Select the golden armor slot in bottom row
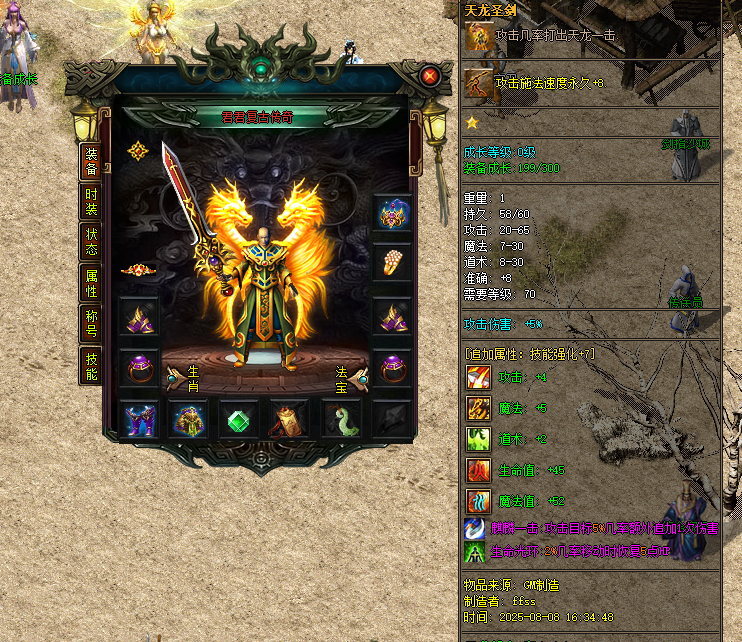 click(x=188, y=420)
